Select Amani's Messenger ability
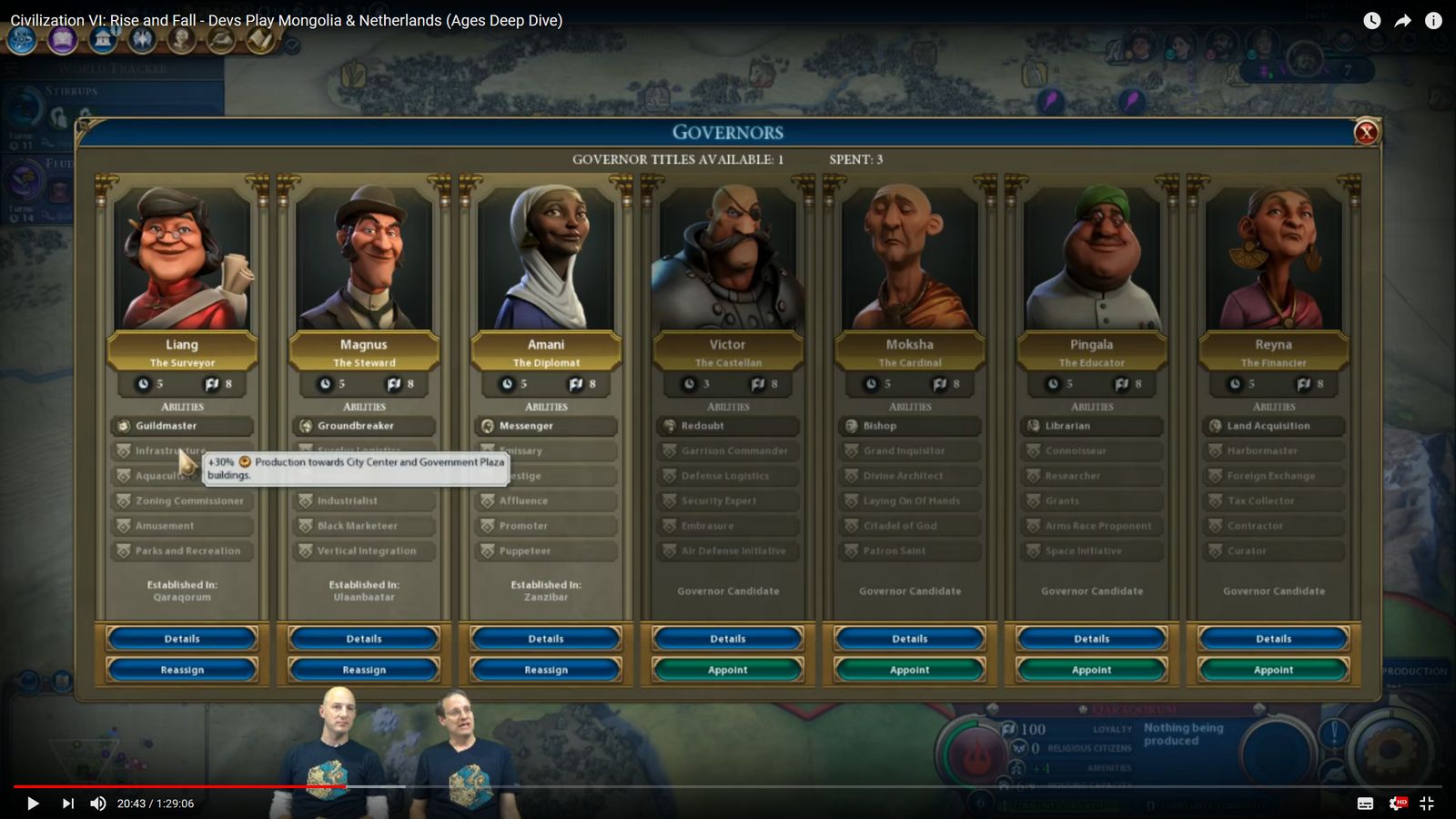1456x819 pixels. click(546, 426)
